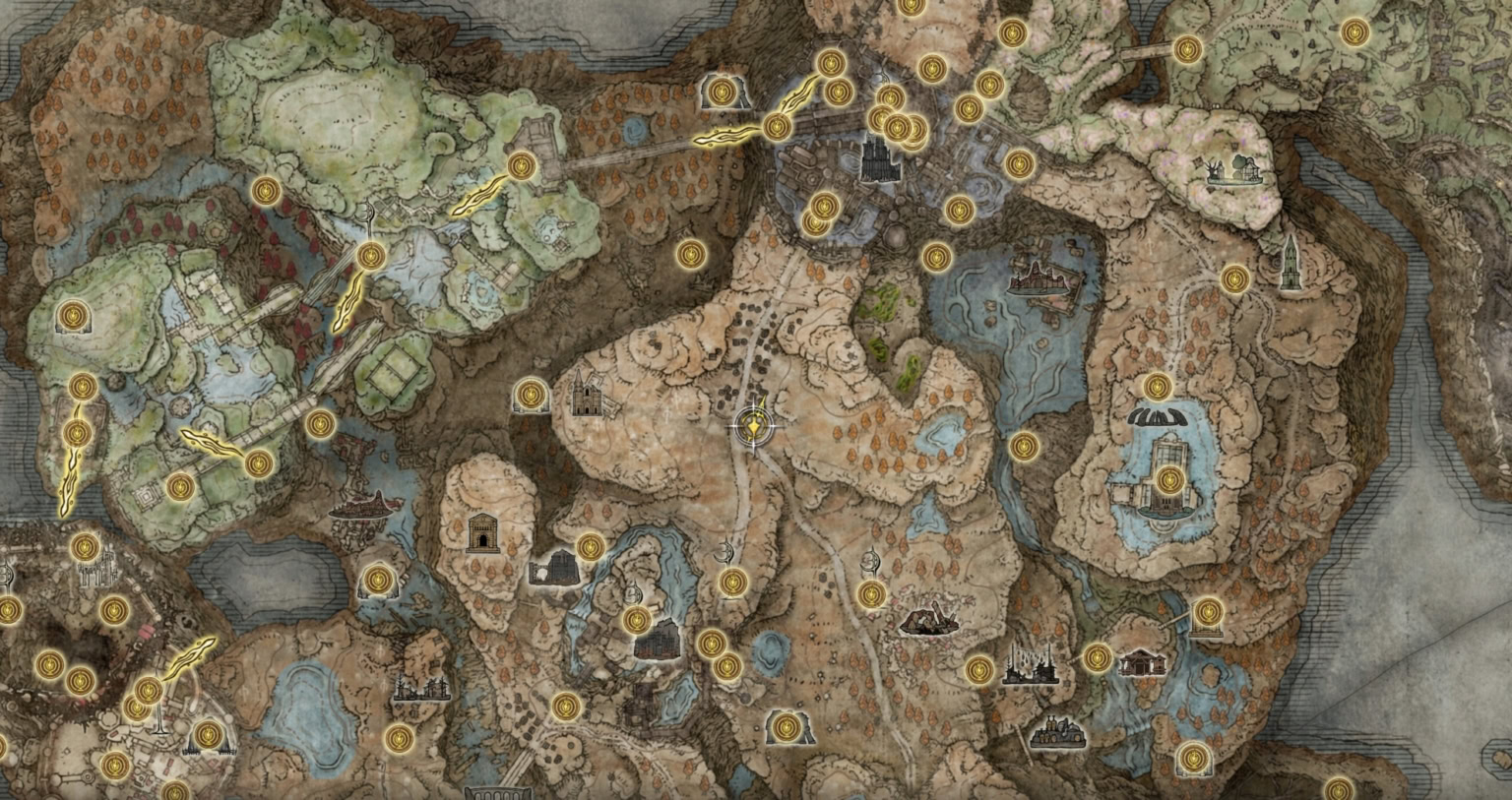Click the small mausoleum entrance icon on the west side
Viewport: 1512px width, 800px height.
click(484, 534)
